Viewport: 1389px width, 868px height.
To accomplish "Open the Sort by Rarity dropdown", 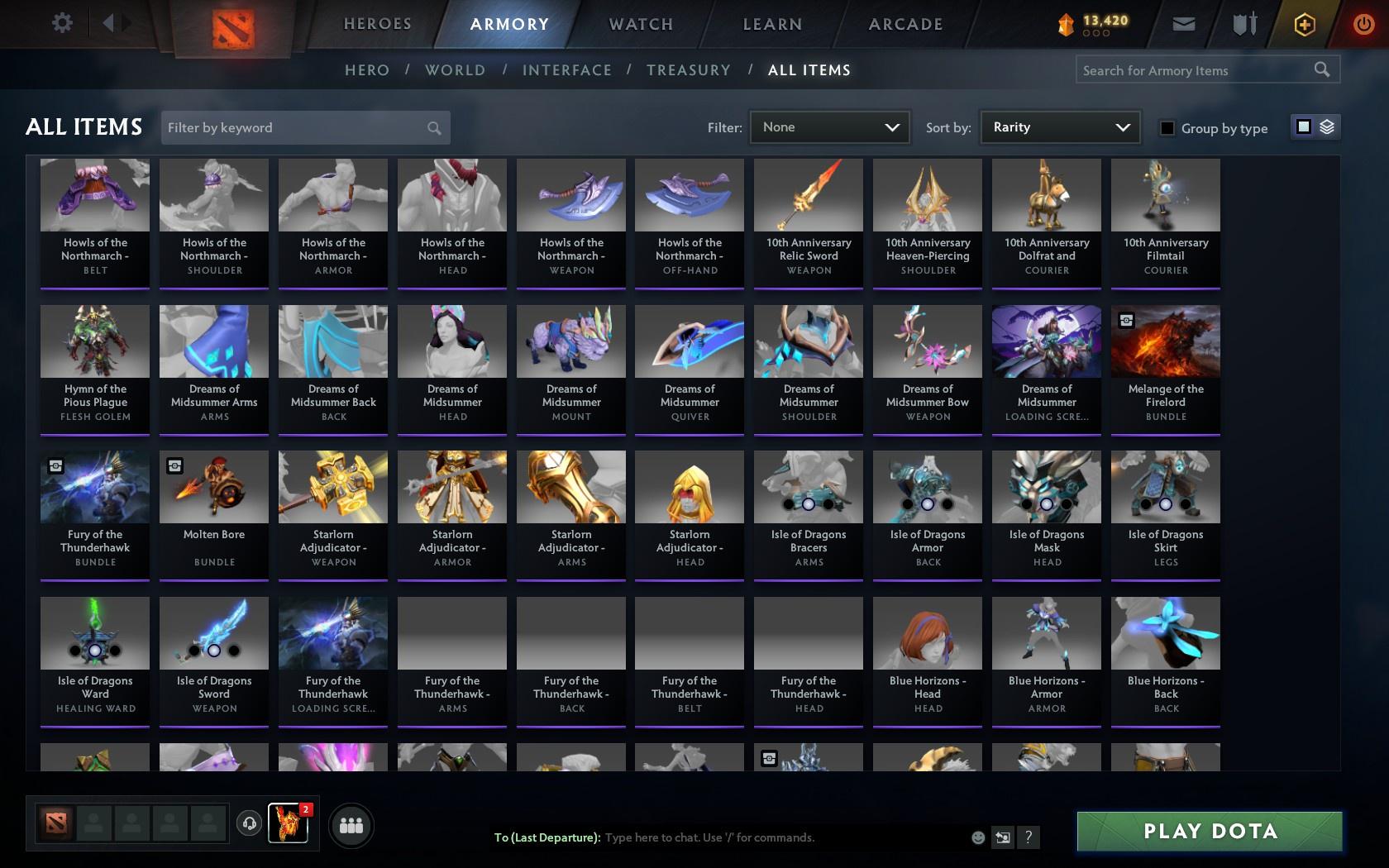I will [1059, 127].
